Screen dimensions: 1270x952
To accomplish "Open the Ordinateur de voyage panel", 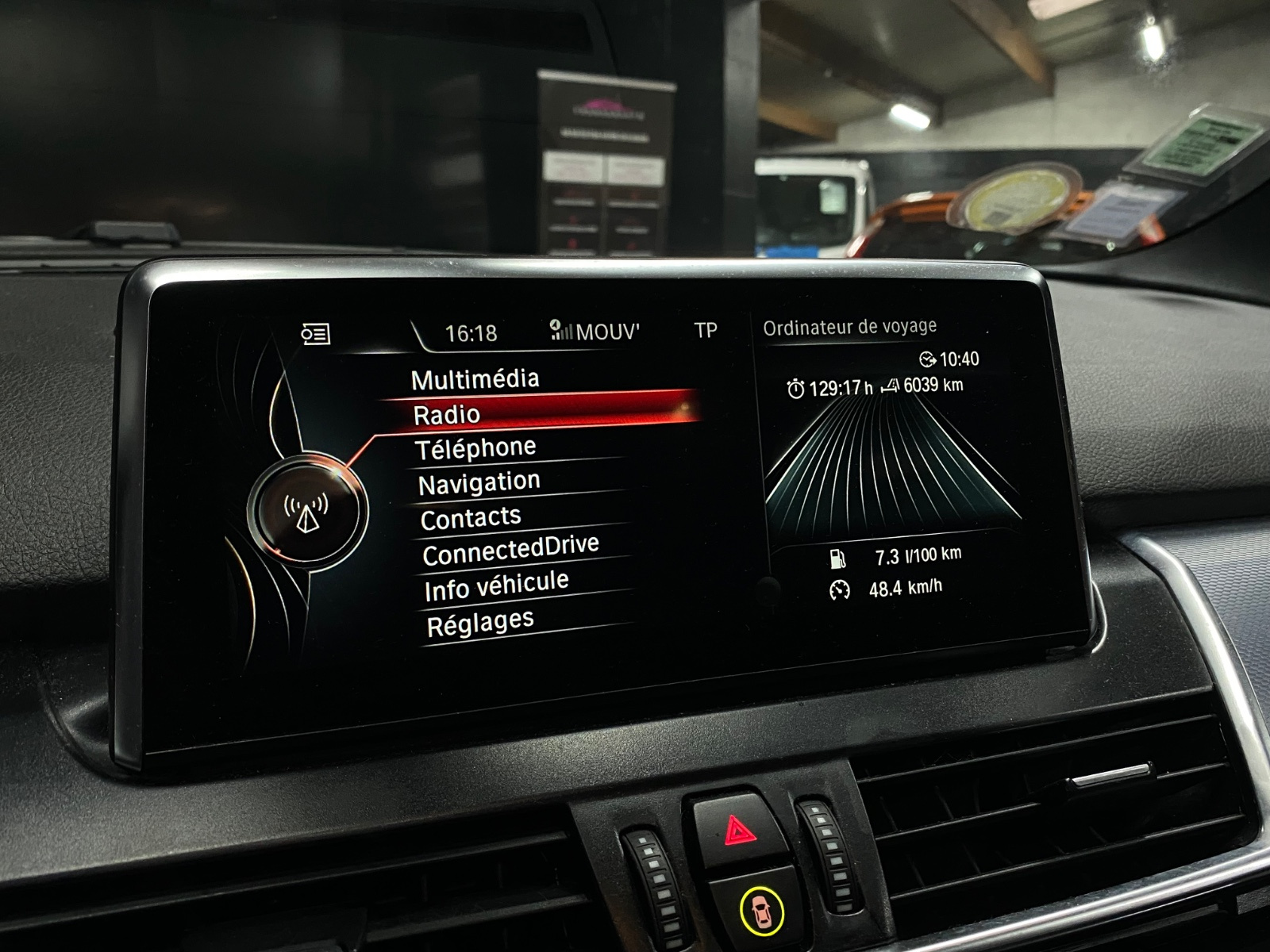I will [x=849, y=327].
